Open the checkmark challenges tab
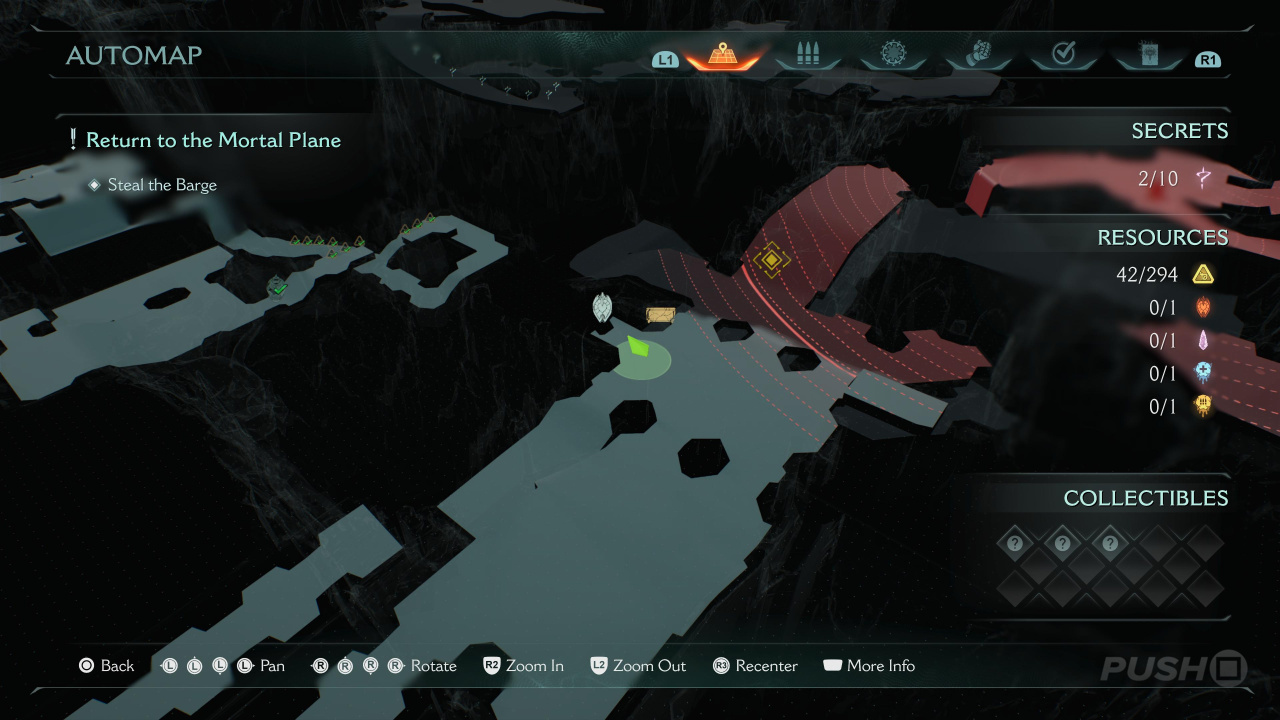The image size is (1280, 720). point(1063,56)
